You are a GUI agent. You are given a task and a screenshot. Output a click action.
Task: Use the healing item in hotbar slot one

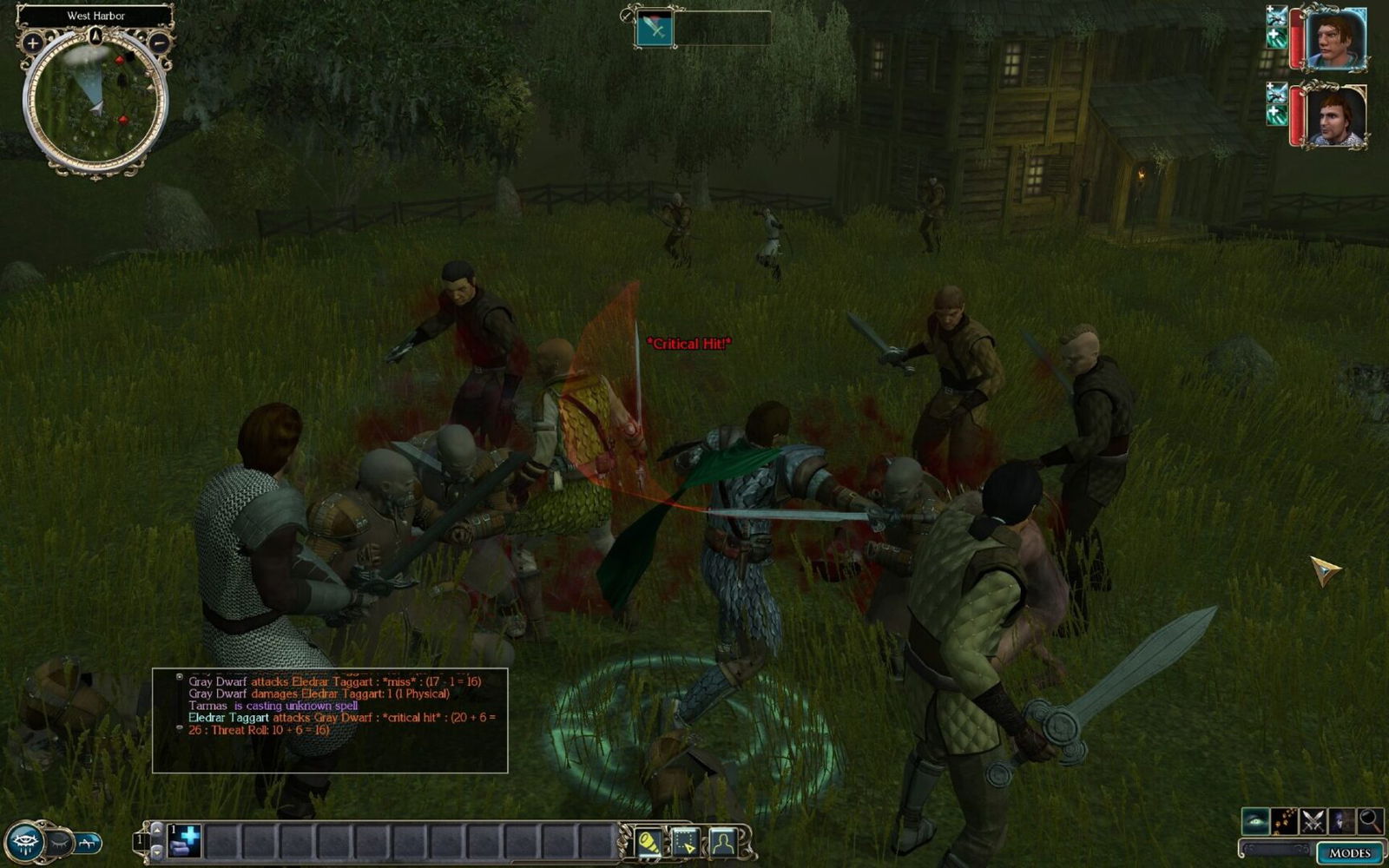184,841
